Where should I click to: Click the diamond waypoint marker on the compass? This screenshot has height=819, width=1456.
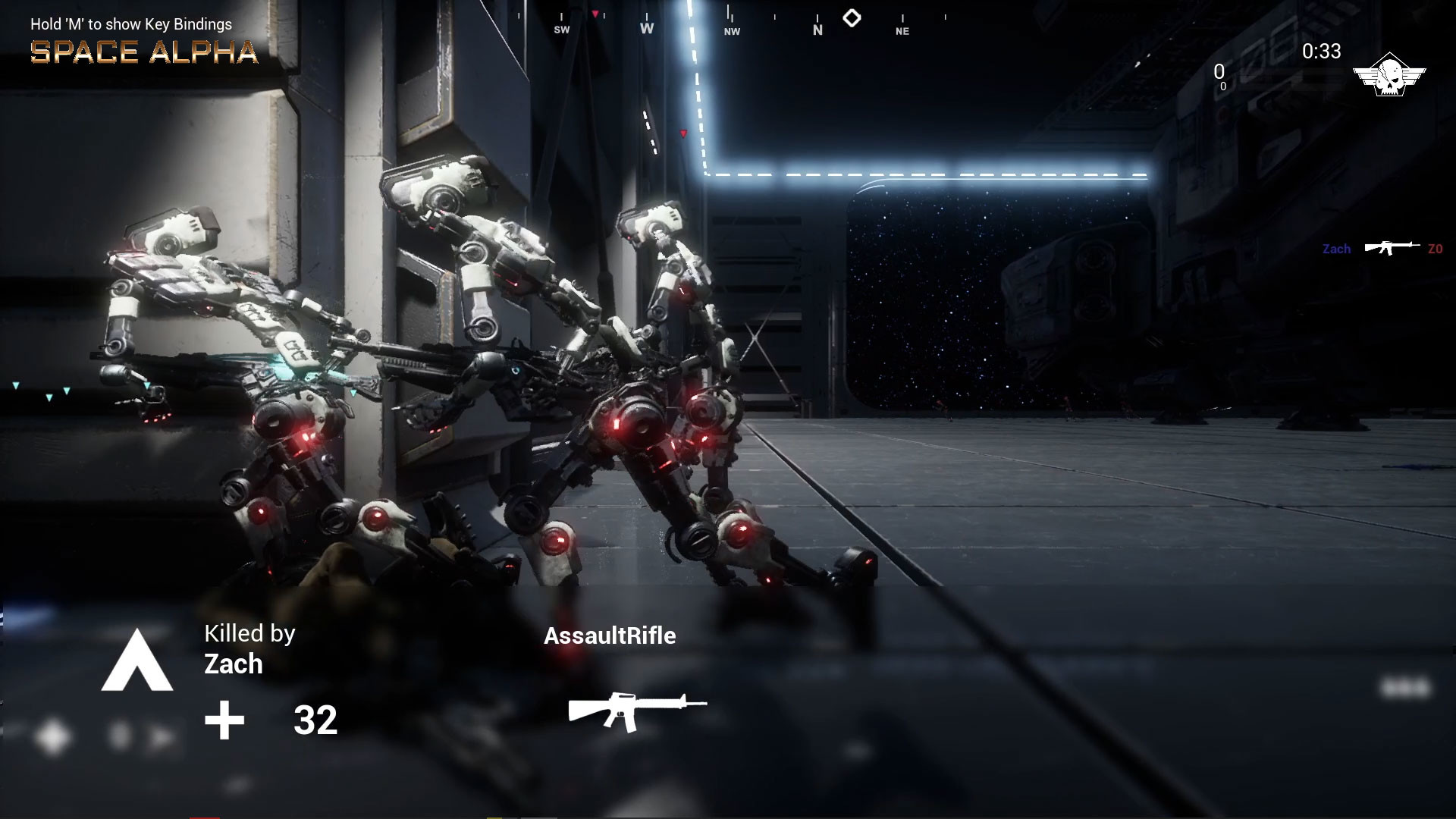pyautogui.click(x=852, y=16)
